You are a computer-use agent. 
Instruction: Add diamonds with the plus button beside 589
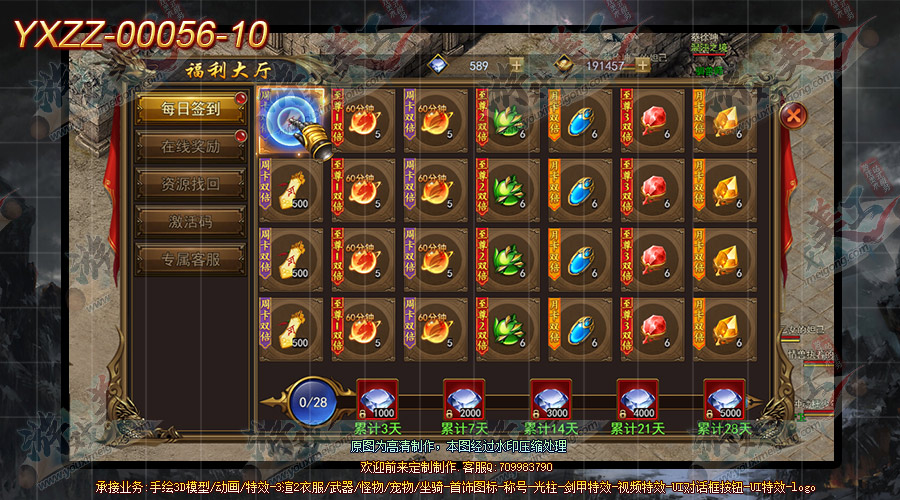516,65
